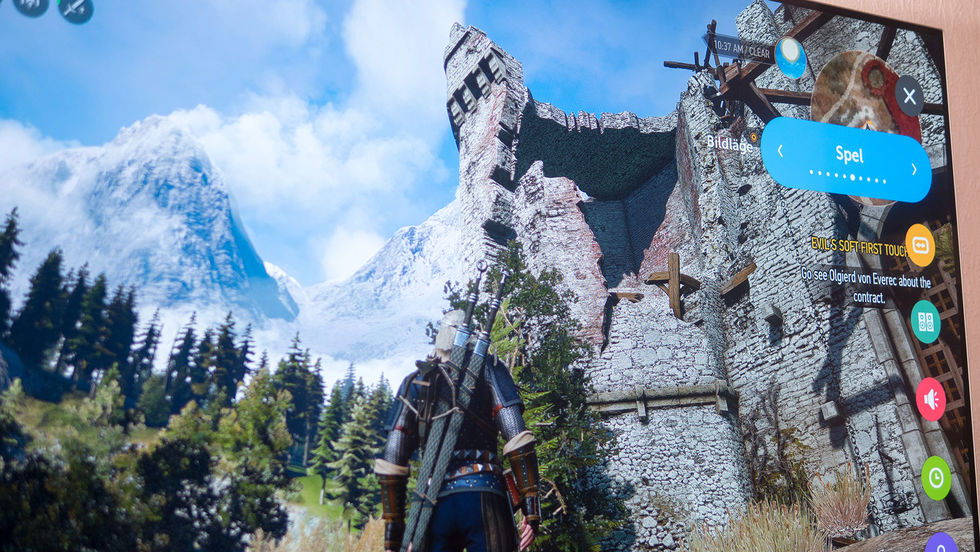The height and width of the screenshot is (552, 980).
Task: Open the teal speaker output setting
Action: point(925,321)
